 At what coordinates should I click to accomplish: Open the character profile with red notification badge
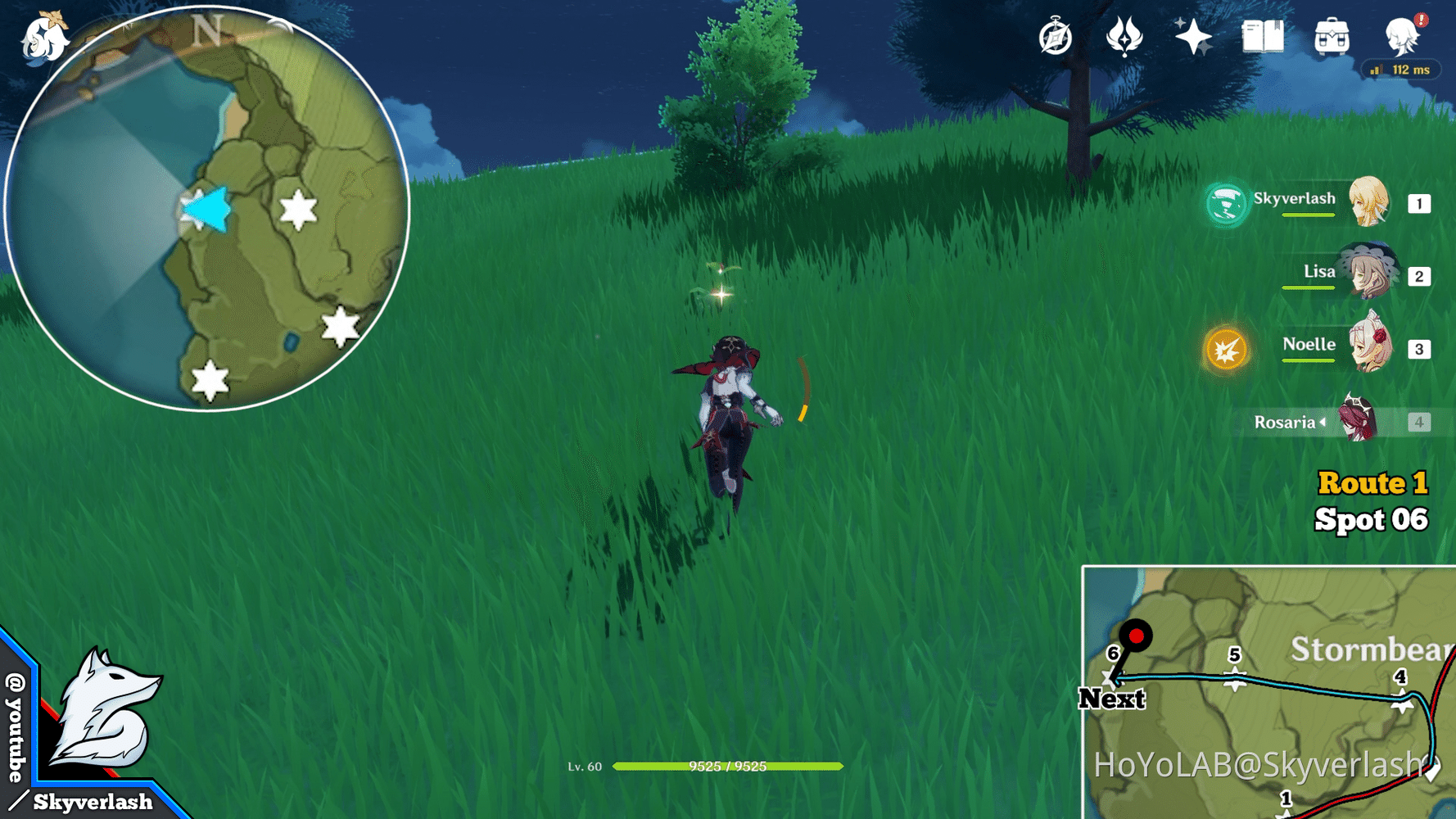(x=1402, y=36)
